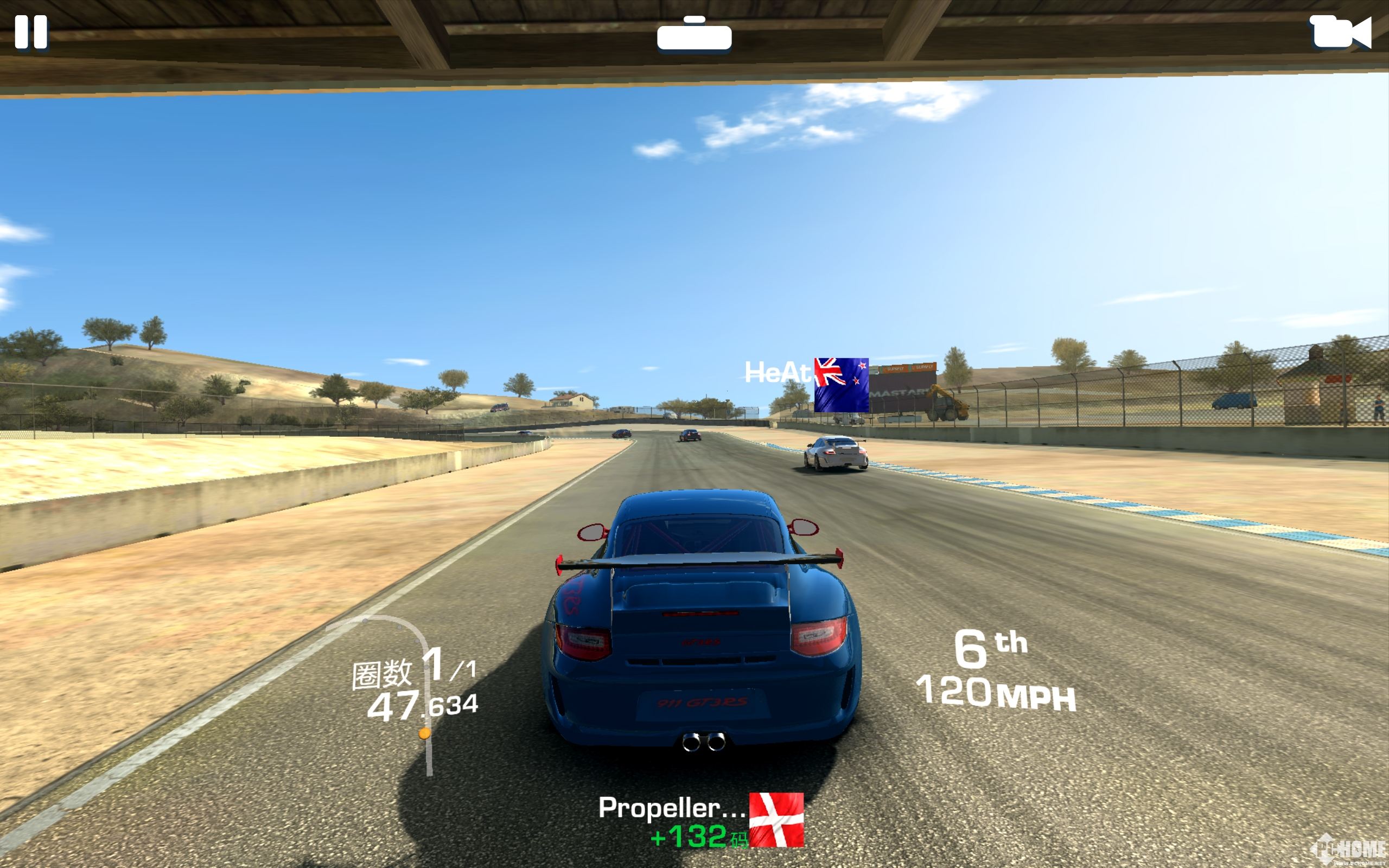Pause the race
This screenshot has height=868, width=1389.
(31, 31)
